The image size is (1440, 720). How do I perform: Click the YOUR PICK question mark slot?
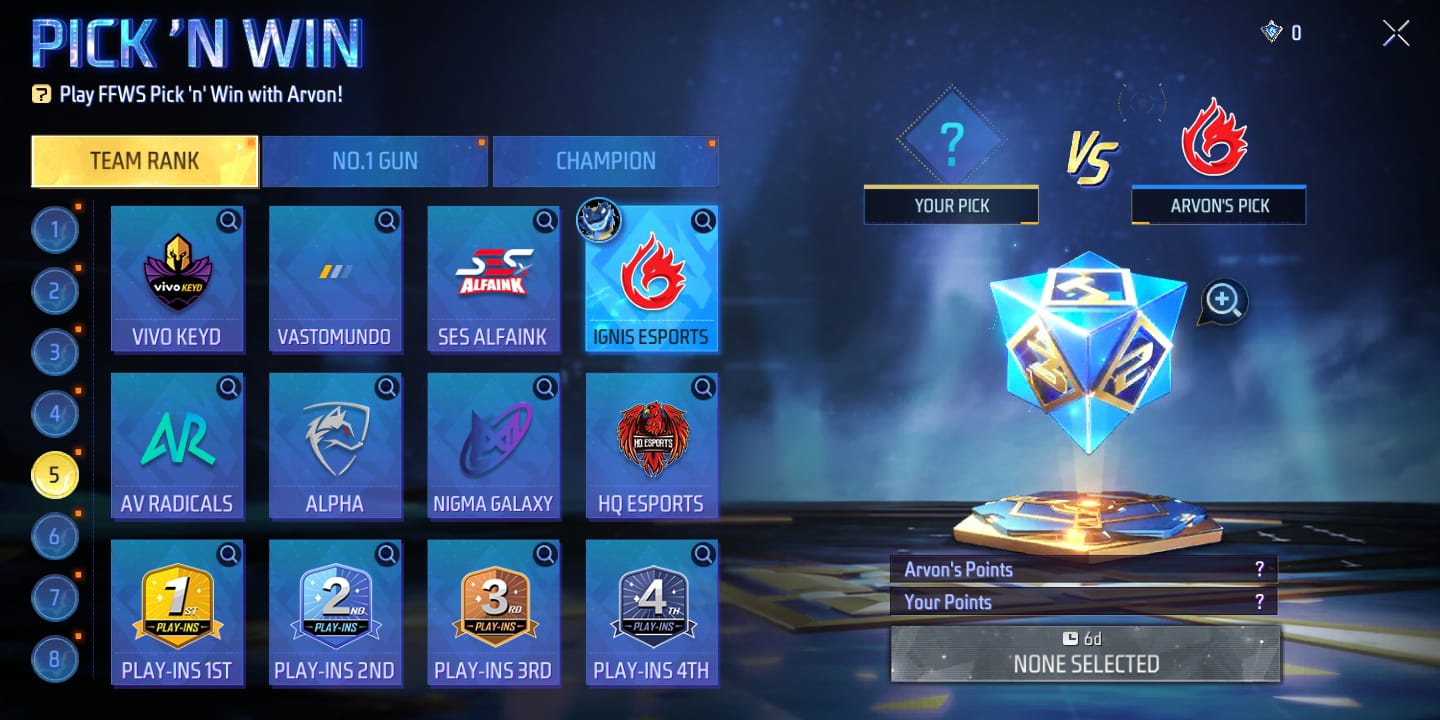click(950, 143)
